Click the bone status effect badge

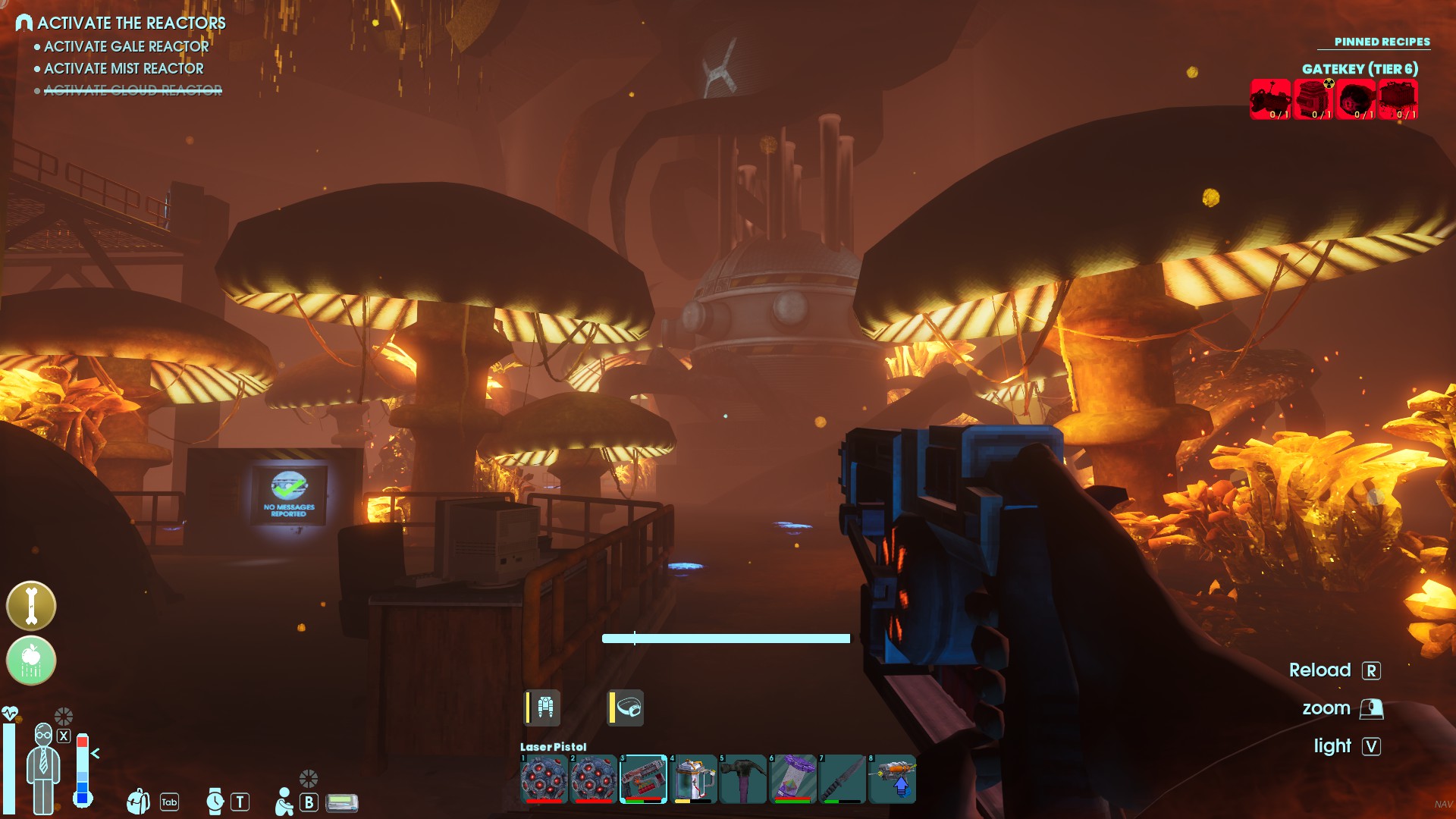point(31,606)
